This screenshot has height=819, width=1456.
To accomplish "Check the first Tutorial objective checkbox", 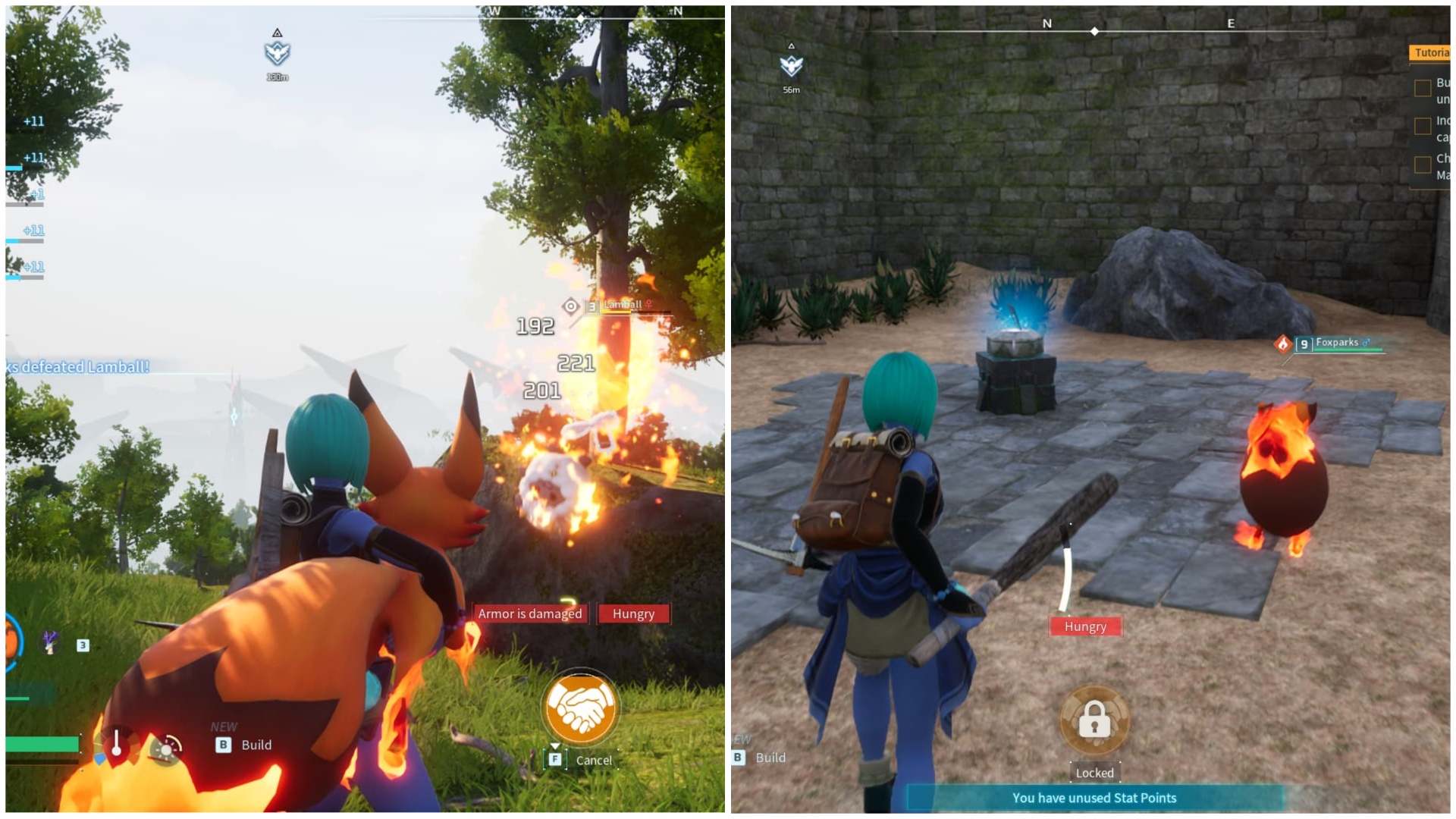I will click(x=1423, y=89).
